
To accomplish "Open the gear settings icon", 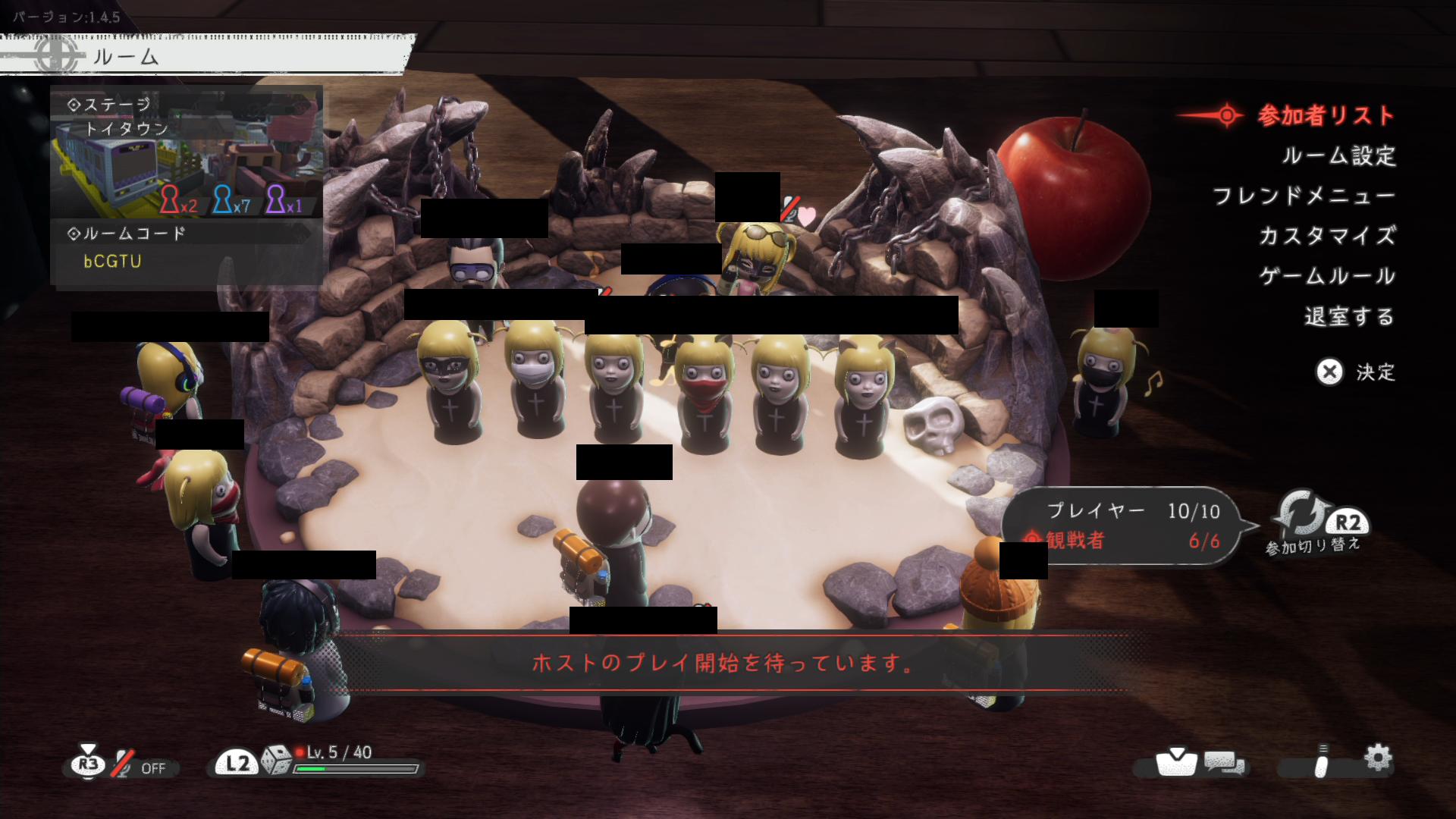I will click(x=1377, y=758).
